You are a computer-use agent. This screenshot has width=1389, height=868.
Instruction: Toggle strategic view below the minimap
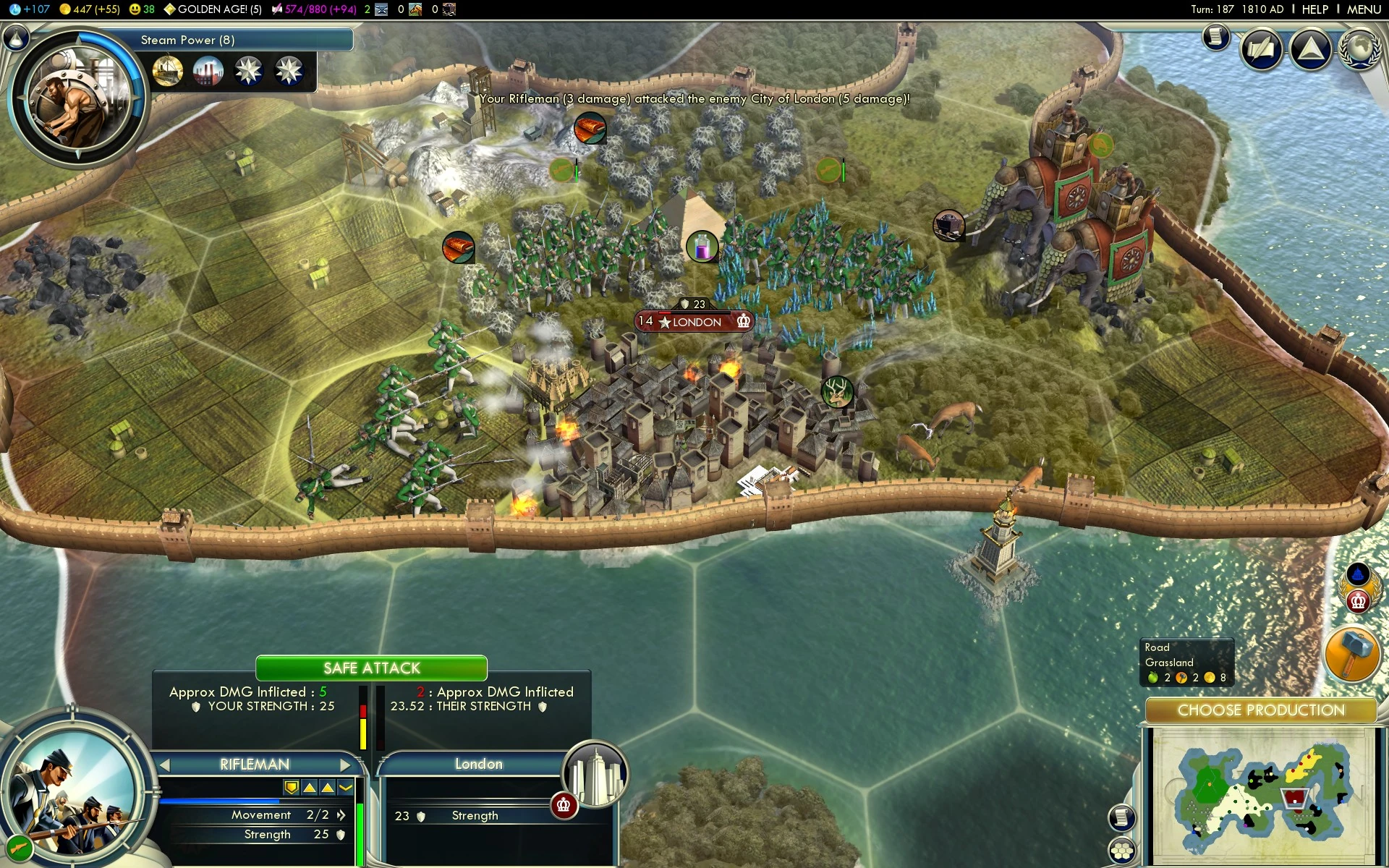1121,851
